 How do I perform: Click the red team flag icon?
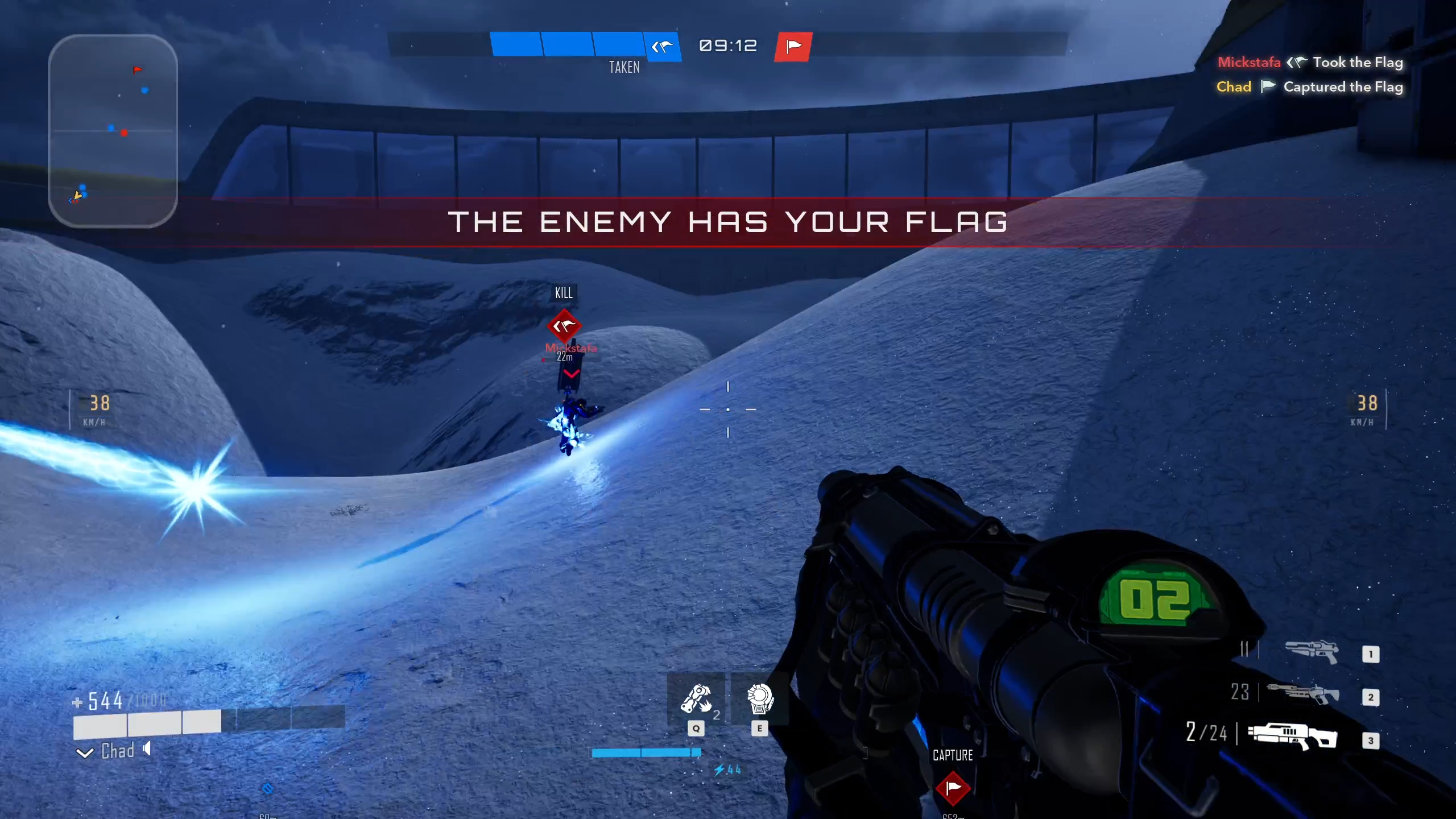click(x=793, y=46)
